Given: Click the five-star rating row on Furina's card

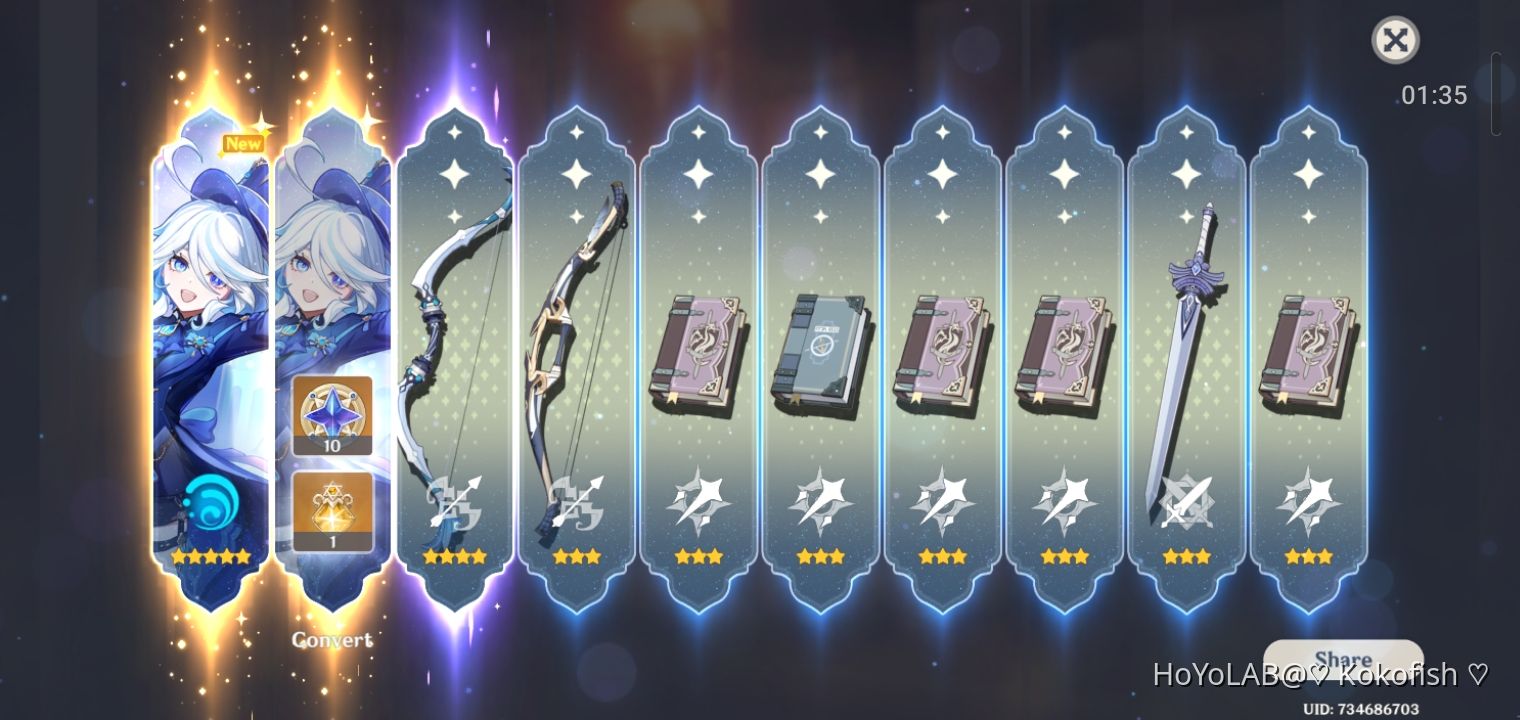Looking at the screenshot, I should click(x=210, y=557).
